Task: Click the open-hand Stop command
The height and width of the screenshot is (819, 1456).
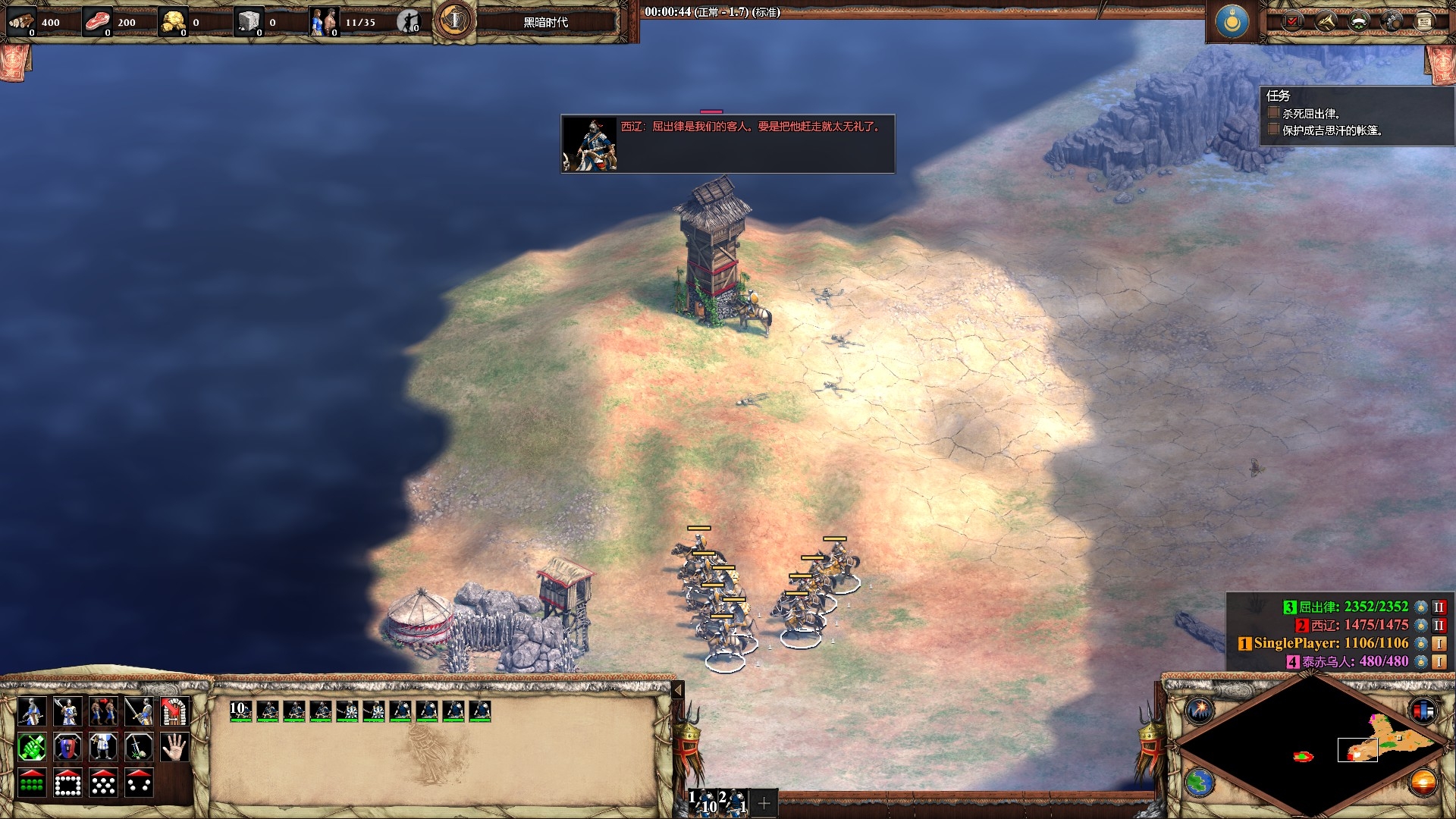Action: (174, 748)
